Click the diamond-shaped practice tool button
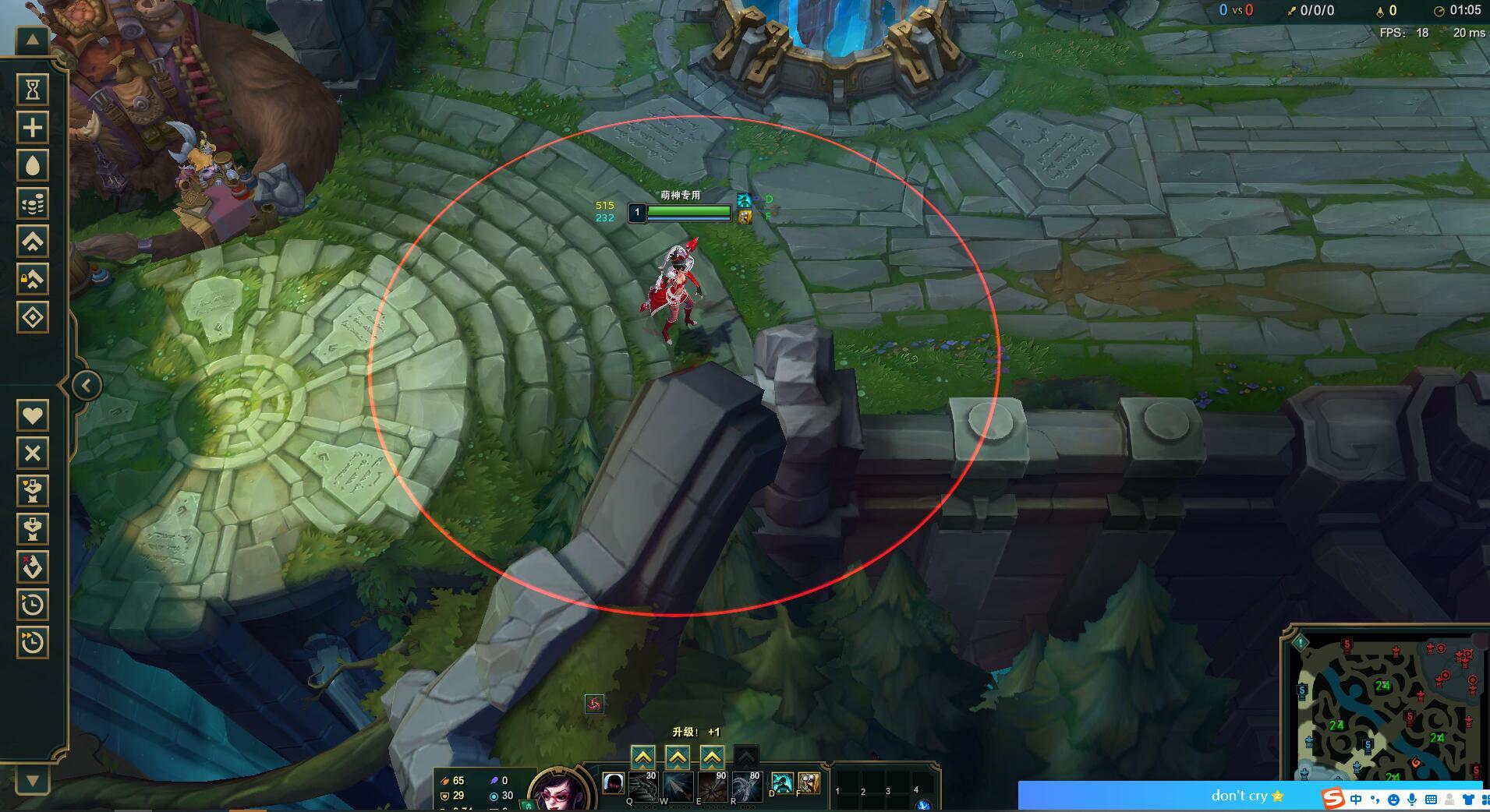 (33, 318)
